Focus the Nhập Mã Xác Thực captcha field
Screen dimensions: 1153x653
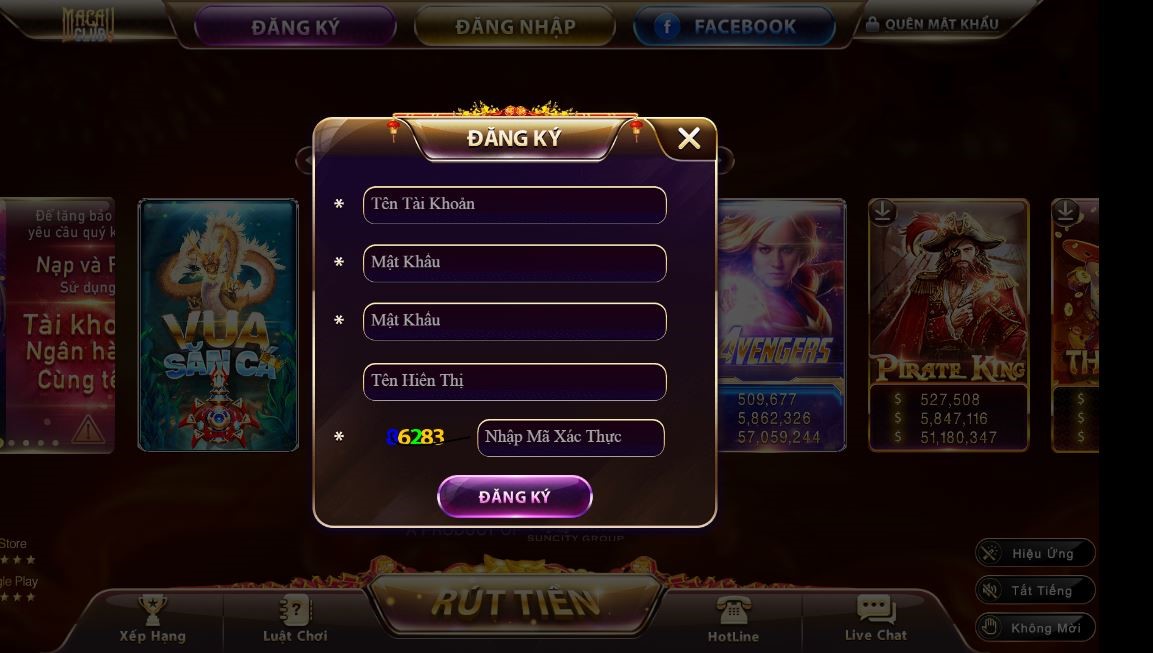point(570,438)
